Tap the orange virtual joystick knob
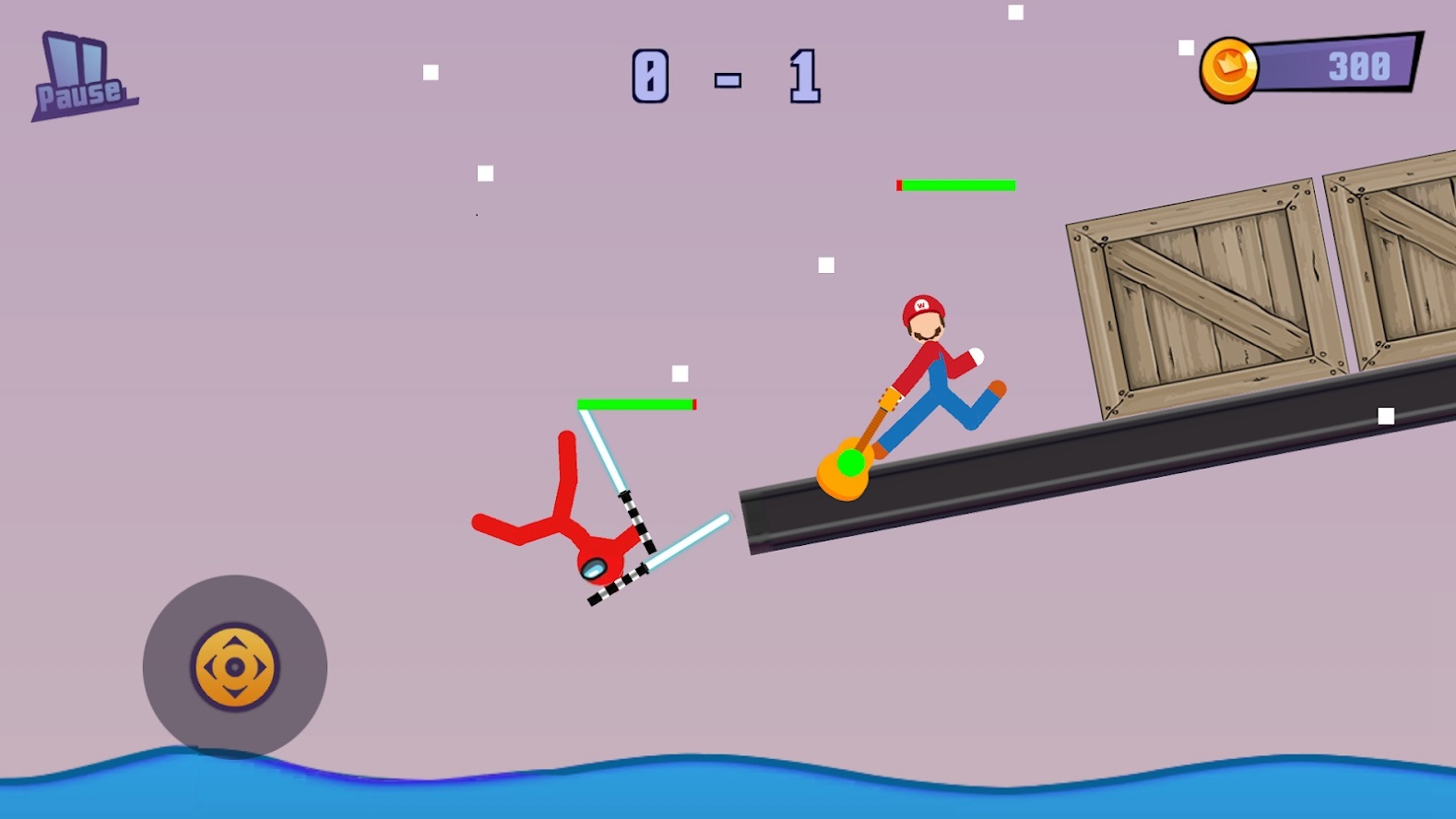1456x819 pixels. 234,667
